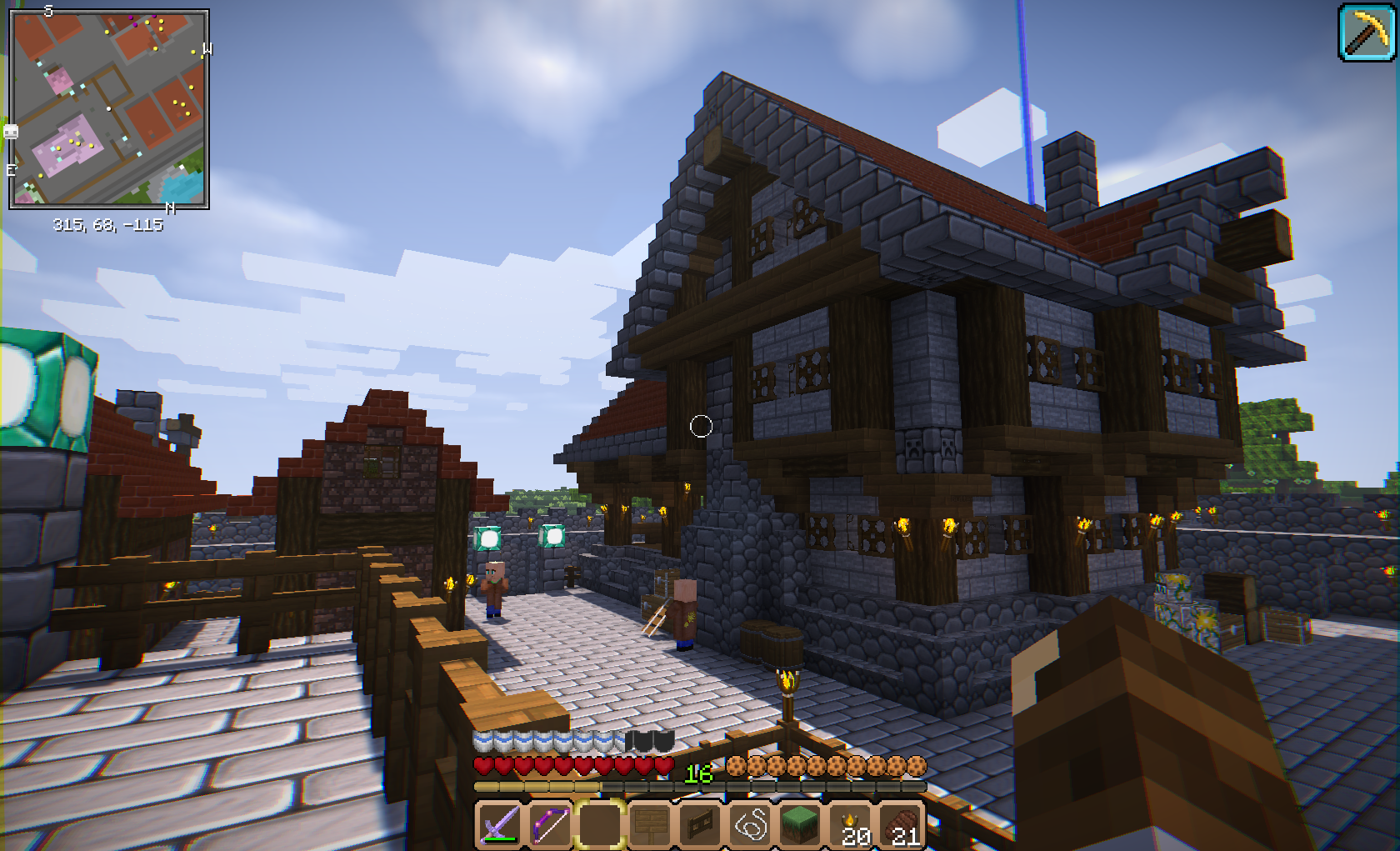Click the golden pickaxe icon
1400x851 pixels.
point(1367,32)
